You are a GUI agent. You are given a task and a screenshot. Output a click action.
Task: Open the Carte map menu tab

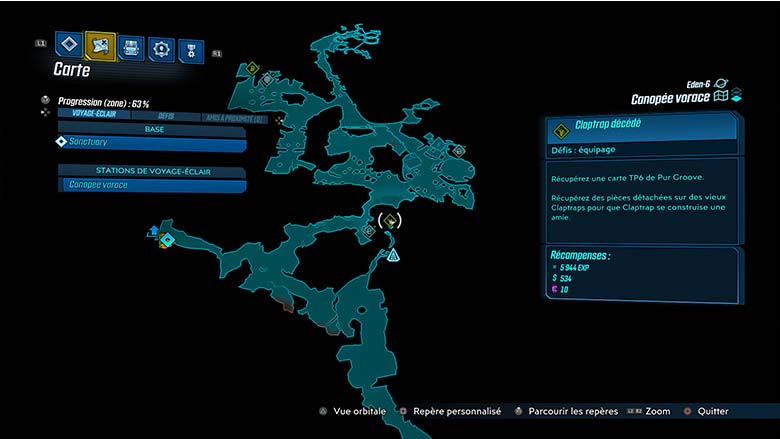pos(100,44)
